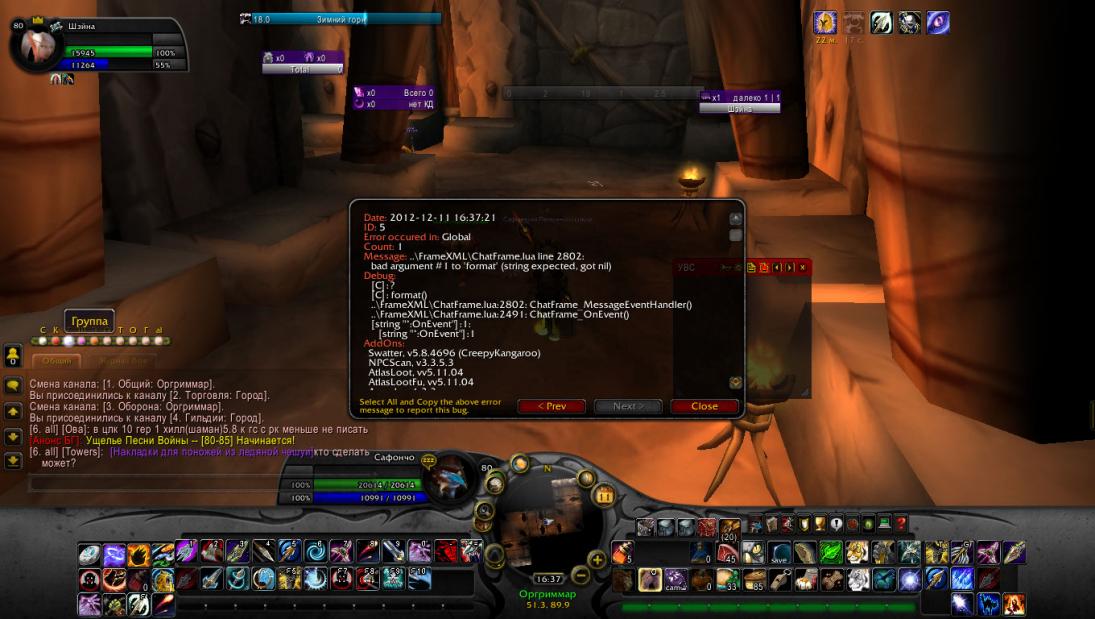Open the chat menu speech bubble button
Screen dimensions: 1095x619
(x=13, y=385)
